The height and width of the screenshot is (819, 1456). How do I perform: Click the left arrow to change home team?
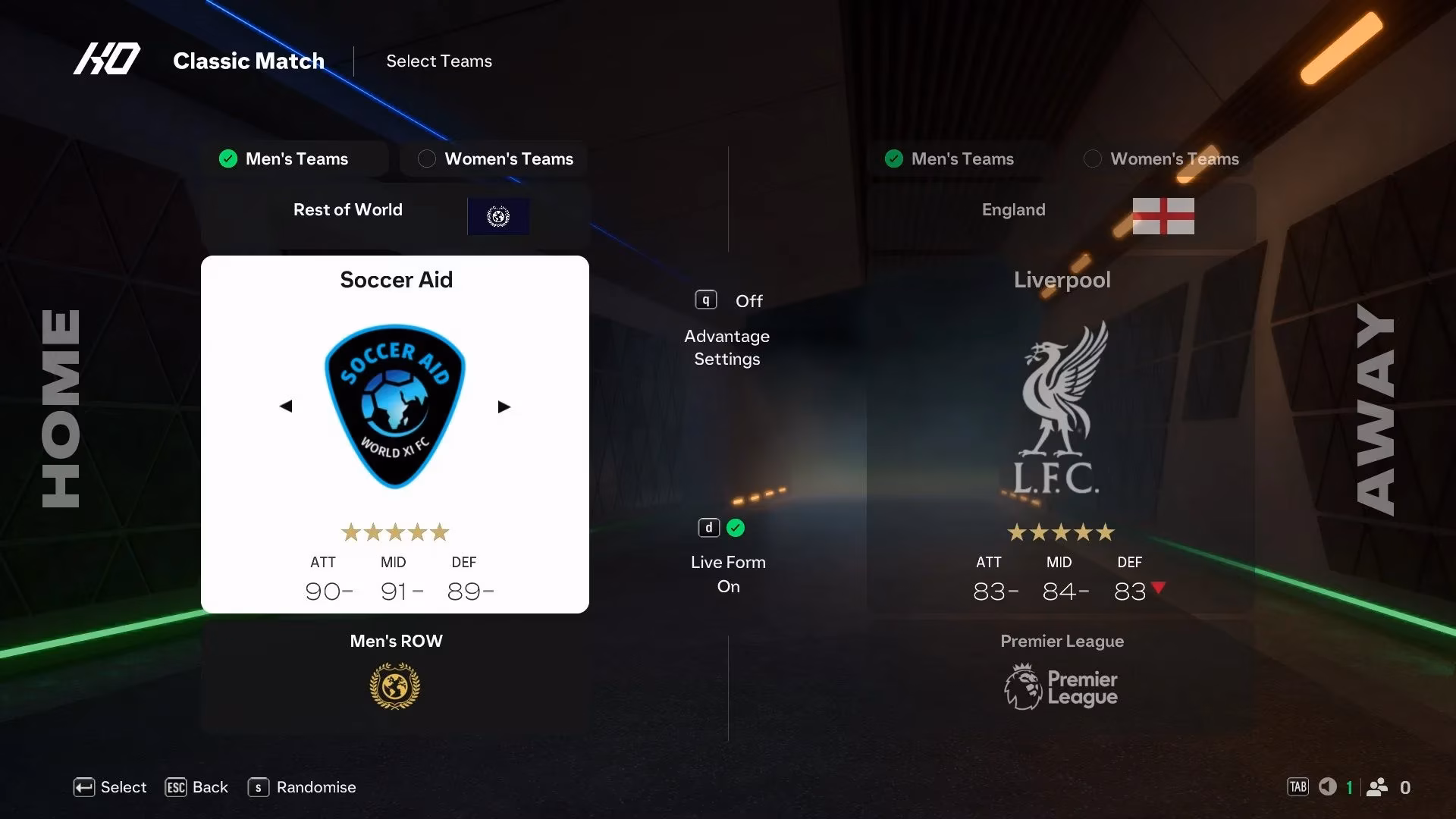286,406
